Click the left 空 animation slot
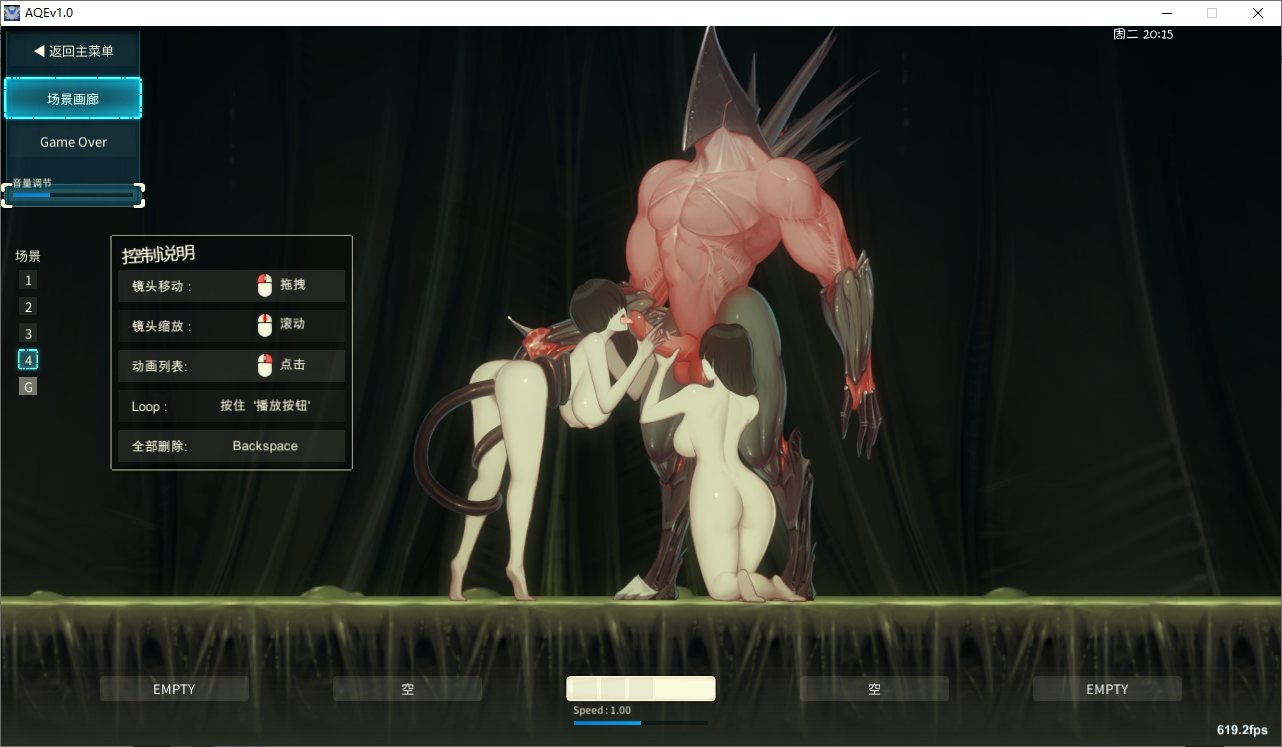Viewport: 1282px width, 747px height. [x=407, y=688]
